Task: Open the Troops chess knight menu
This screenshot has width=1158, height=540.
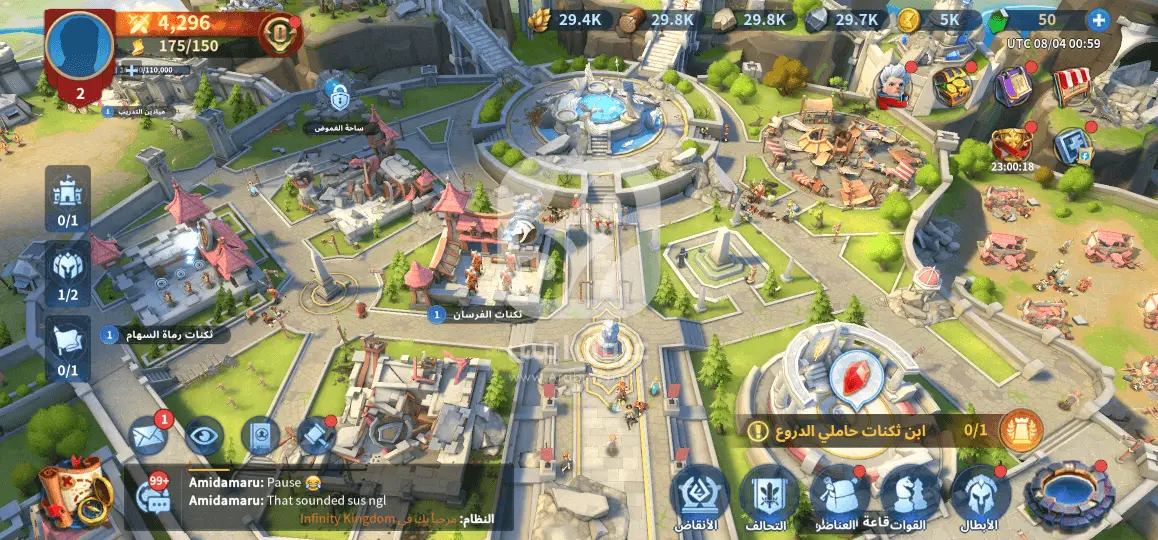Action: click(909, 495)
